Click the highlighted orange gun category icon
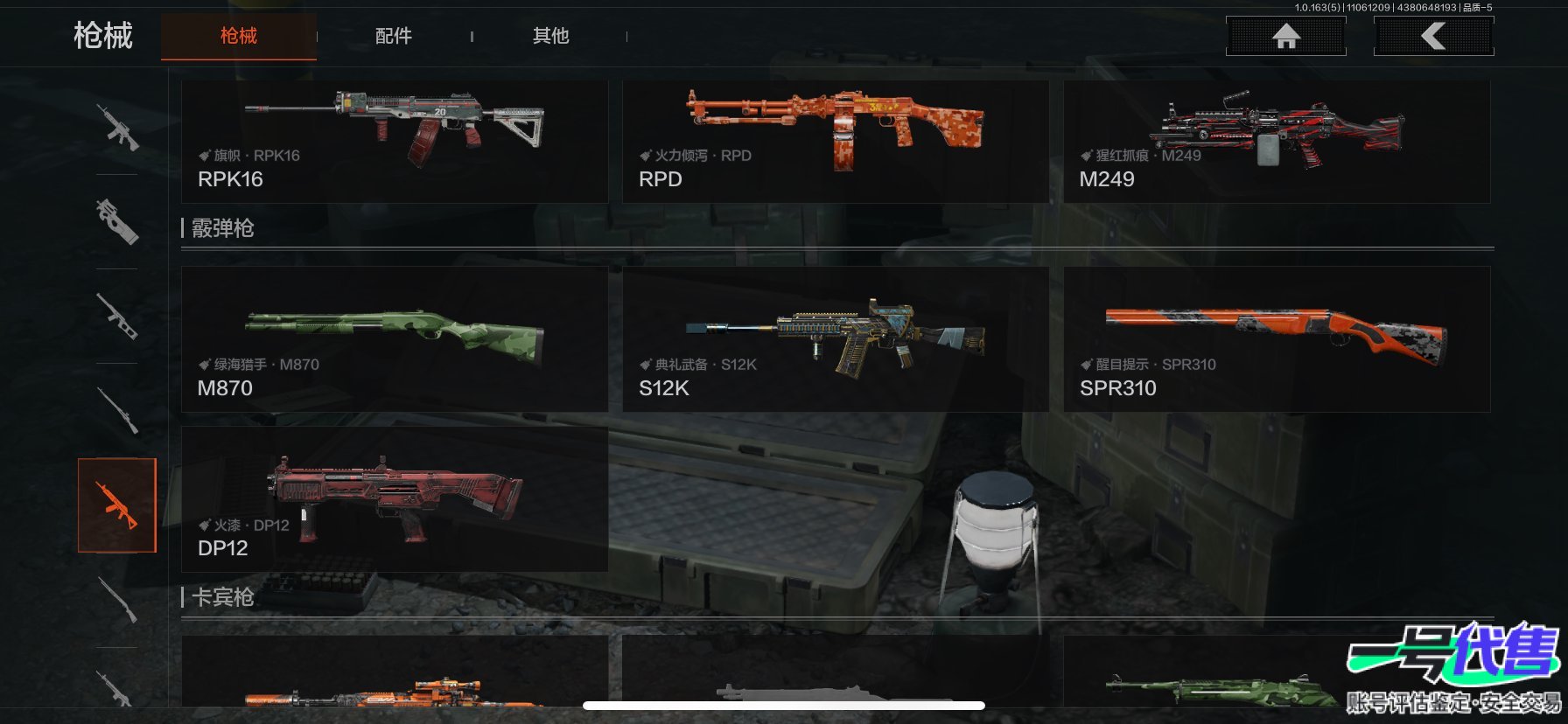Screen dimensions: 1568x724 [117, 505]
